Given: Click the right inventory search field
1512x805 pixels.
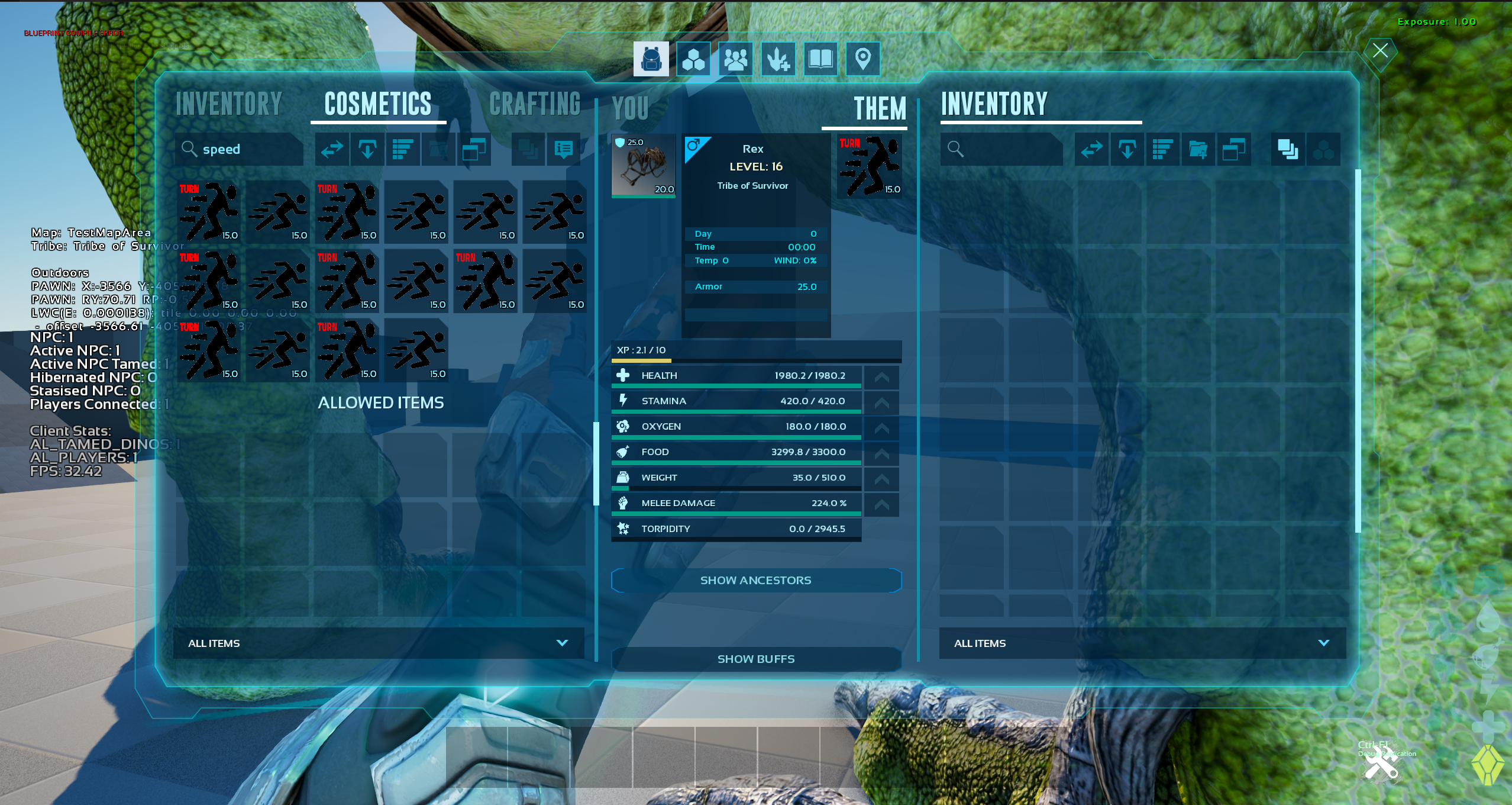Looking at the screenshot, I should 1003,149.
